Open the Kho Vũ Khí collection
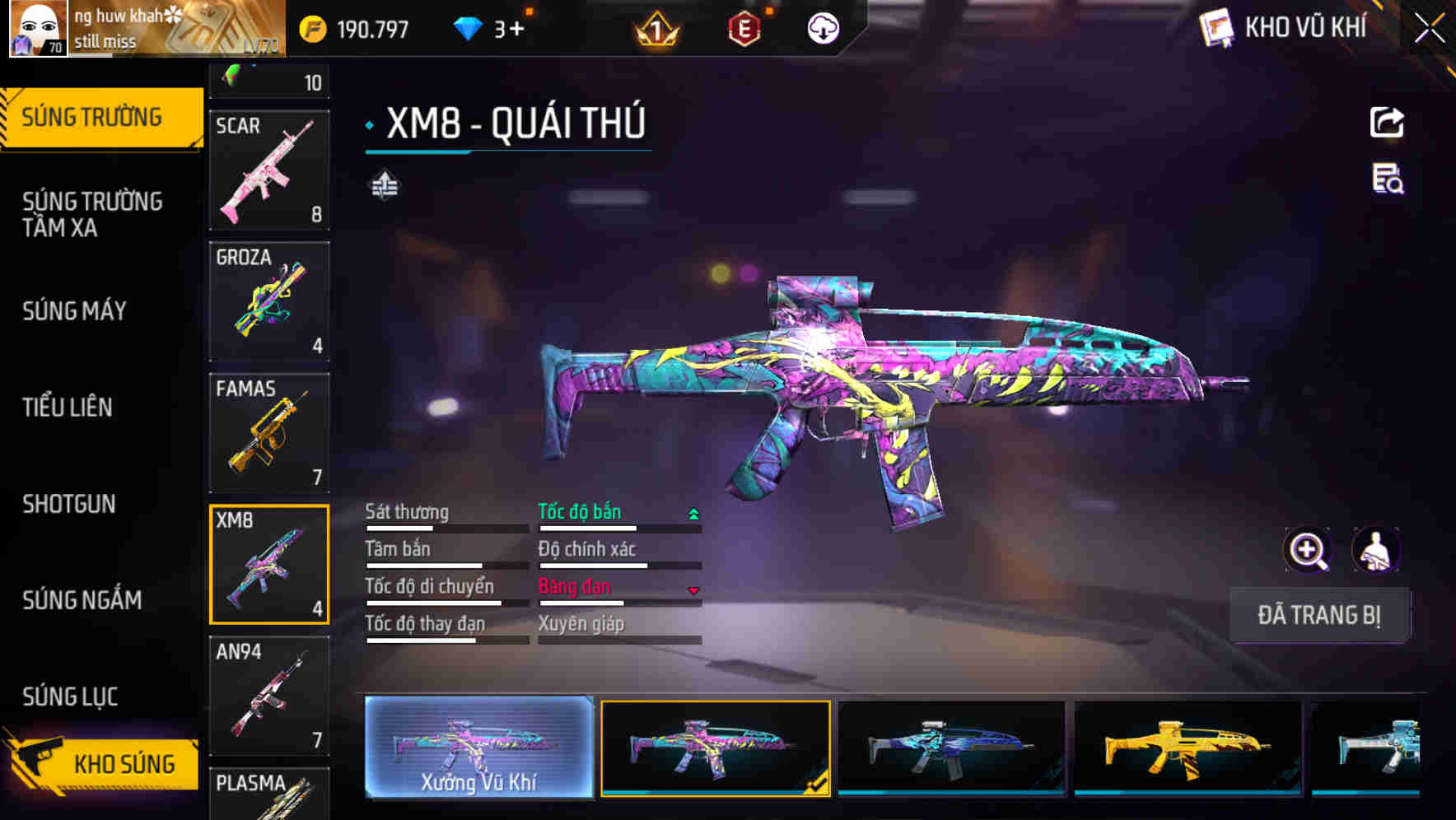 (1285, 28)
